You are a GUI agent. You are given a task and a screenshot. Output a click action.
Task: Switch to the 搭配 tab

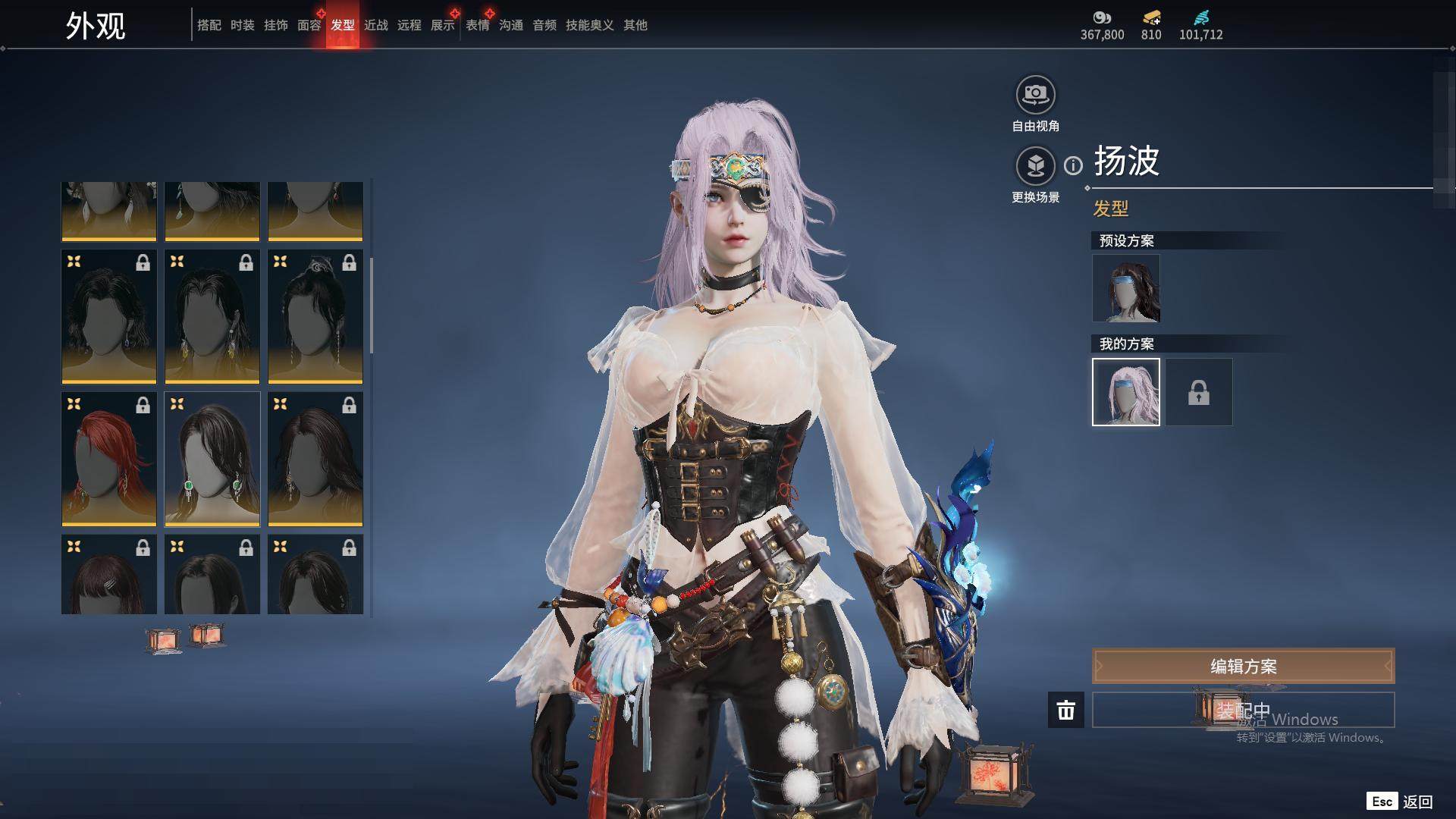209,25
